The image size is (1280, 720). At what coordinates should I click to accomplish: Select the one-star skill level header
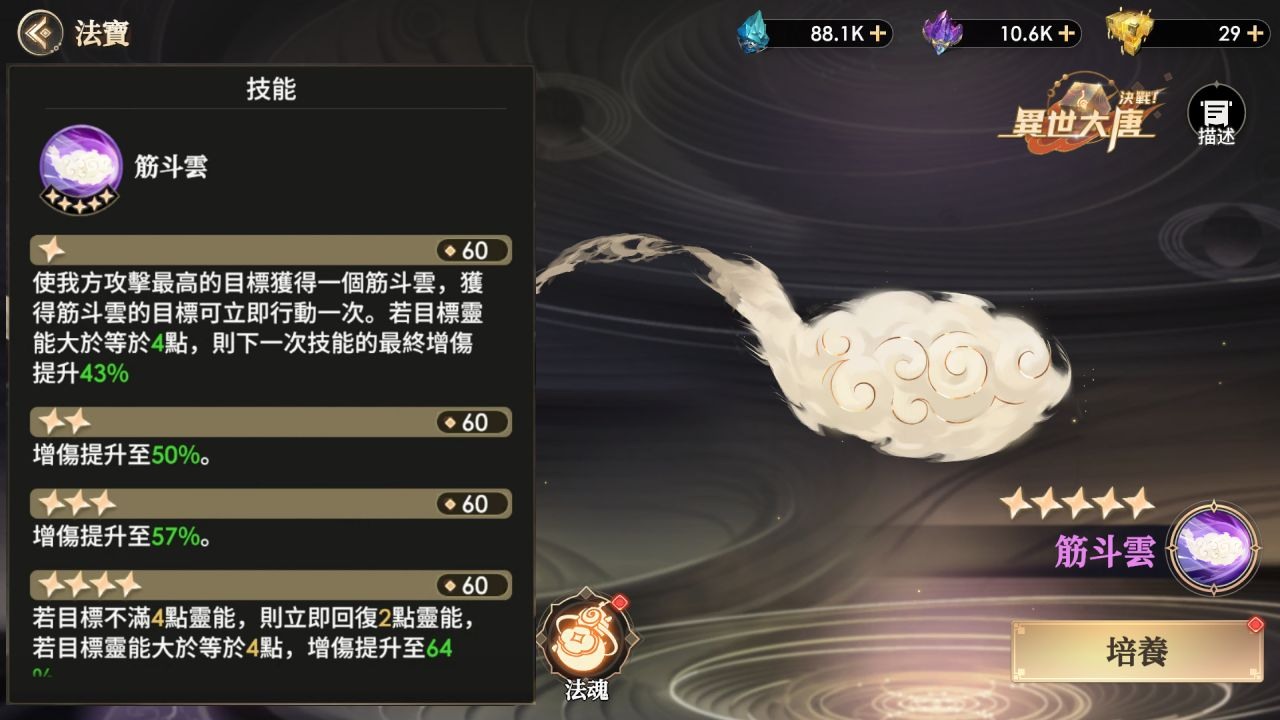[x=270, y=250]
